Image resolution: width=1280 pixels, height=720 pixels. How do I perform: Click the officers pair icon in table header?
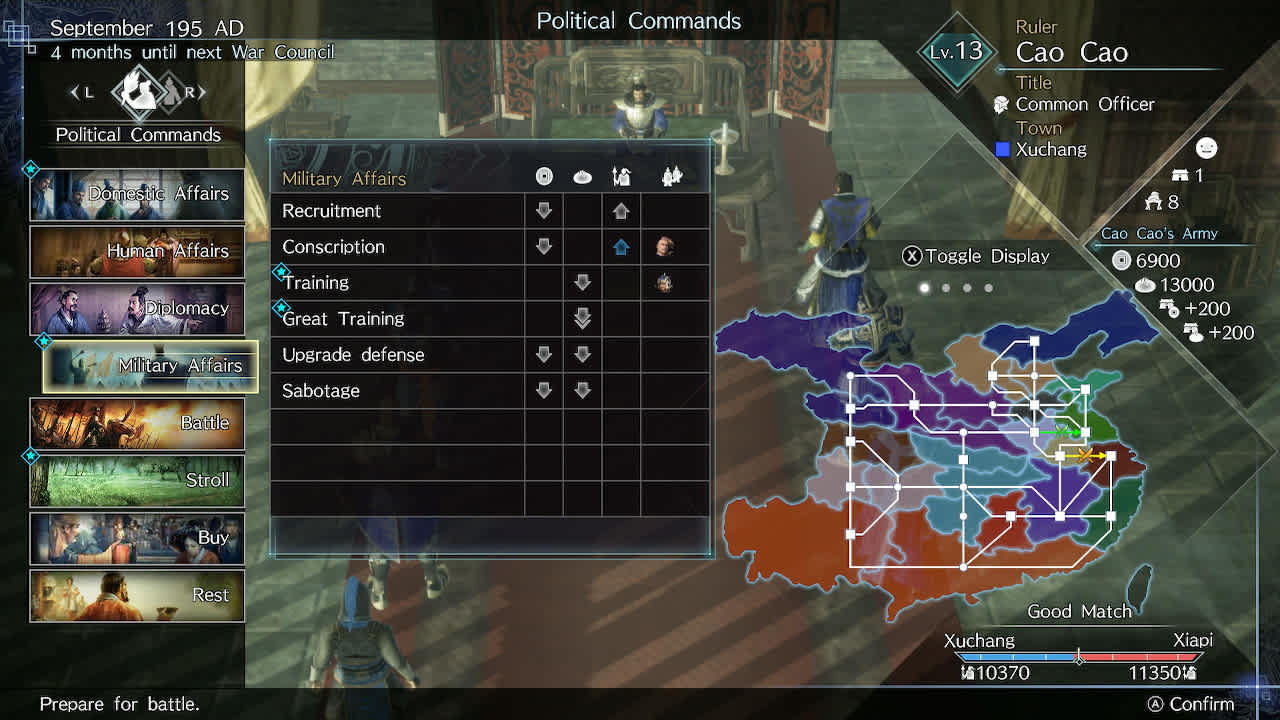672,175
